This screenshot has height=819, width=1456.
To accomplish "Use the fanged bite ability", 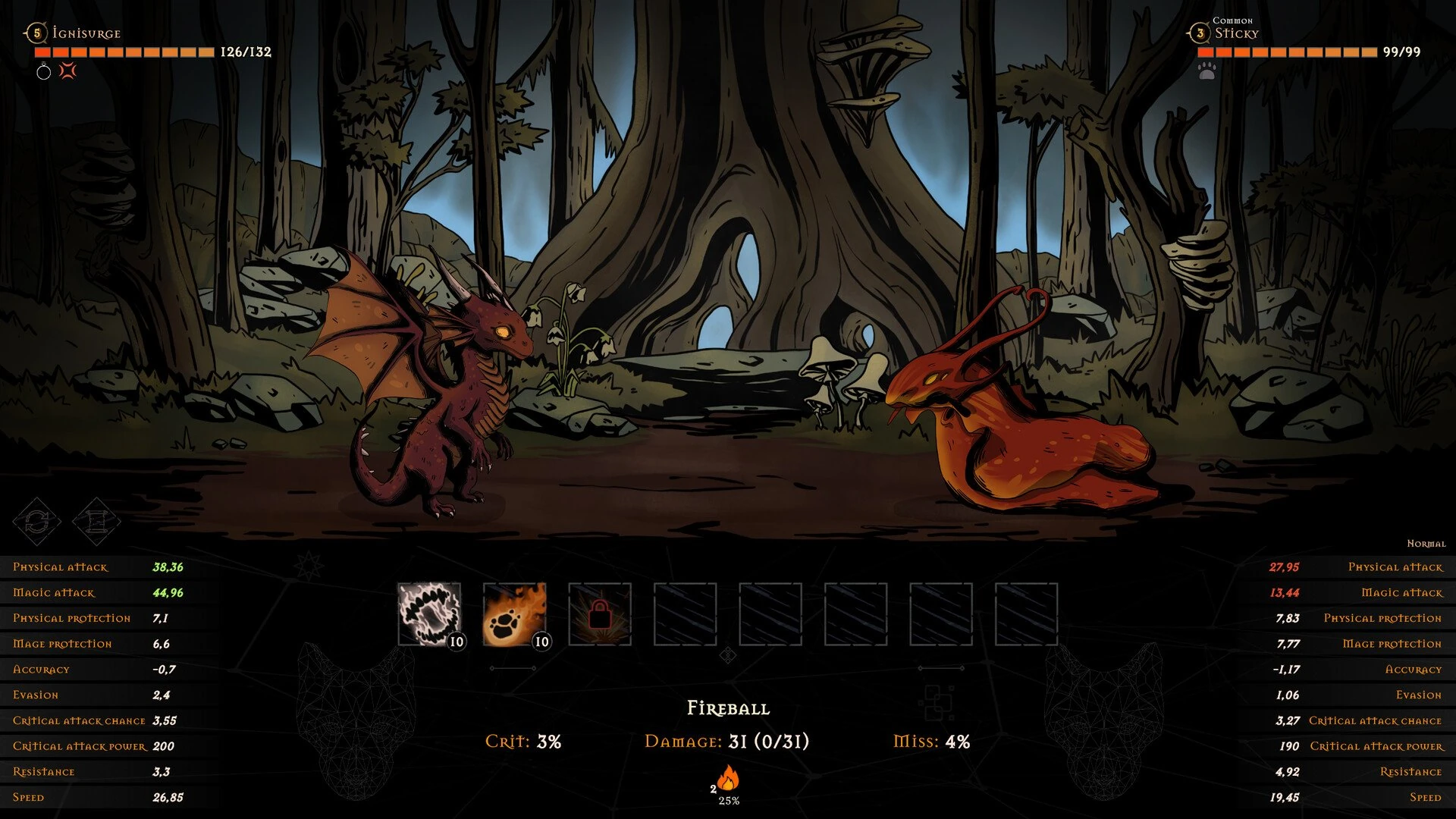I will click(429, 613).
